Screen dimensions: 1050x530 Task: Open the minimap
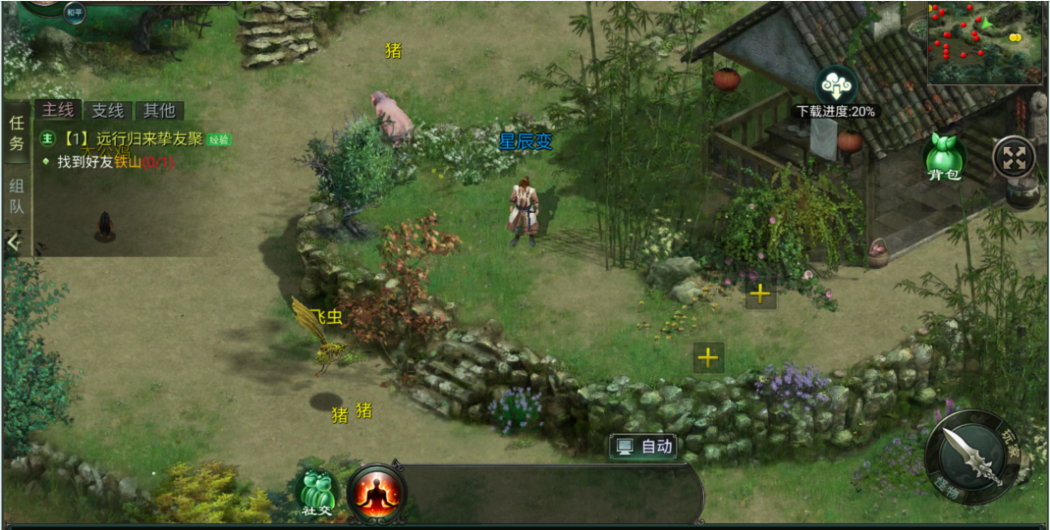pos(984,42)
